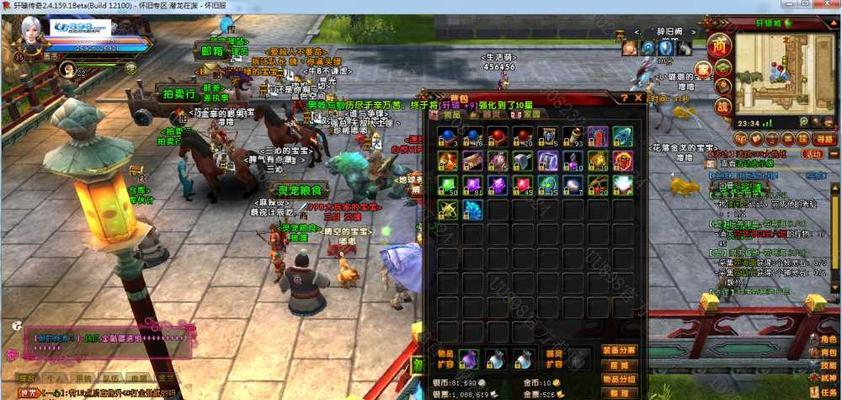Click the 寻路 pathfinding button under the minimap
The image size is (842, 400).
[x=824, y=139]
